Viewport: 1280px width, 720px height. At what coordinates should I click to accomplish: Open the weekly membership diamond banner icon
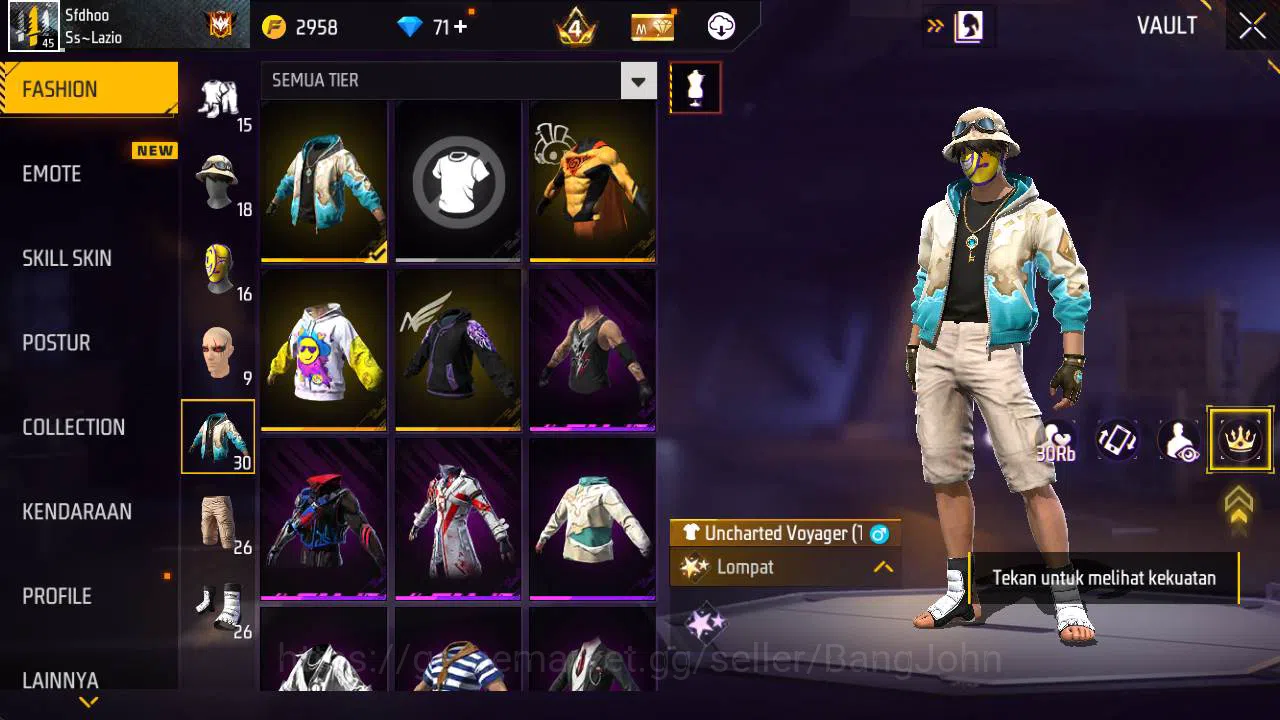pyautogui.click(x=652, y=27)
